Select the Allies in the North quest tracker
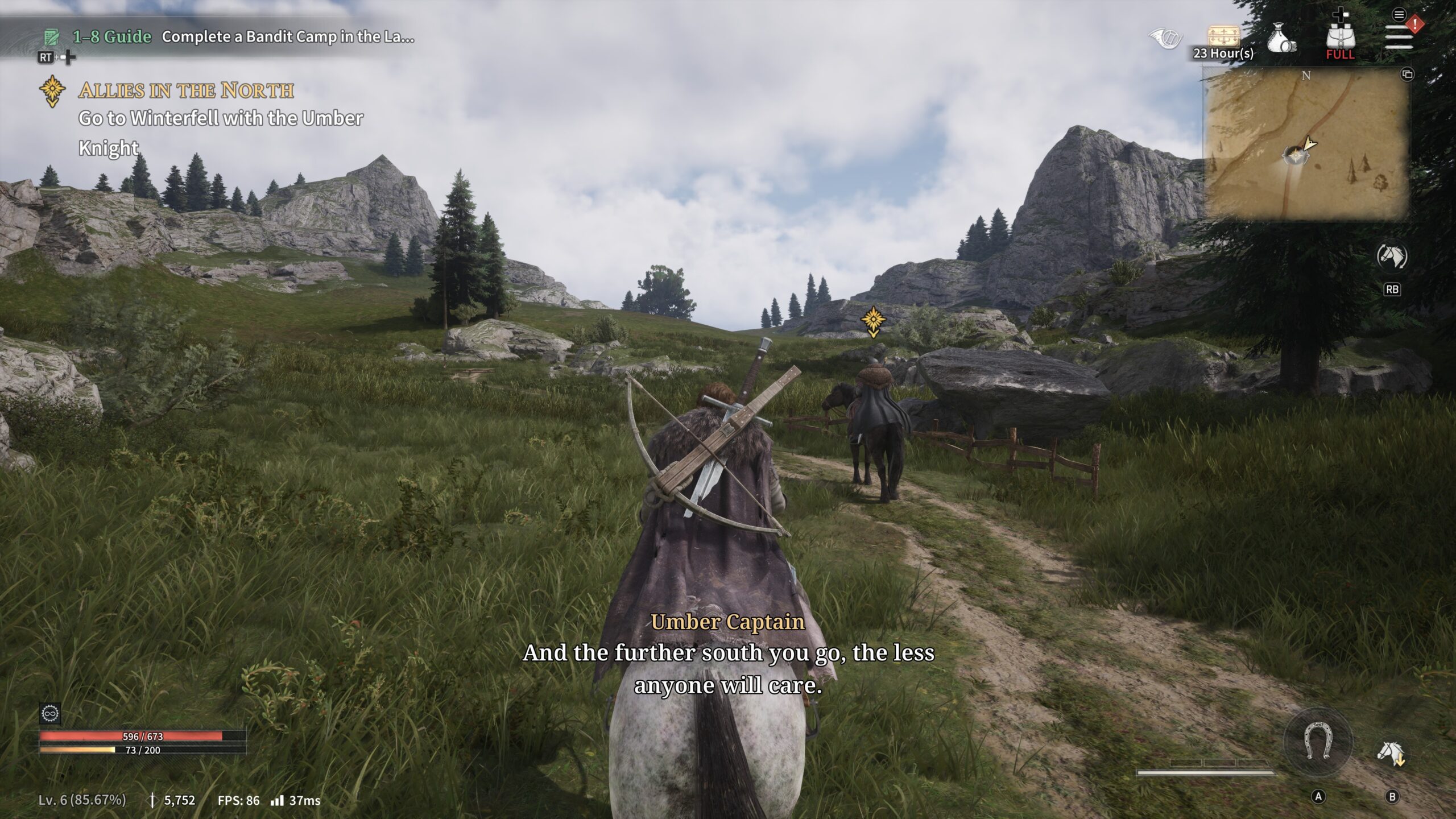 point(185,90)
